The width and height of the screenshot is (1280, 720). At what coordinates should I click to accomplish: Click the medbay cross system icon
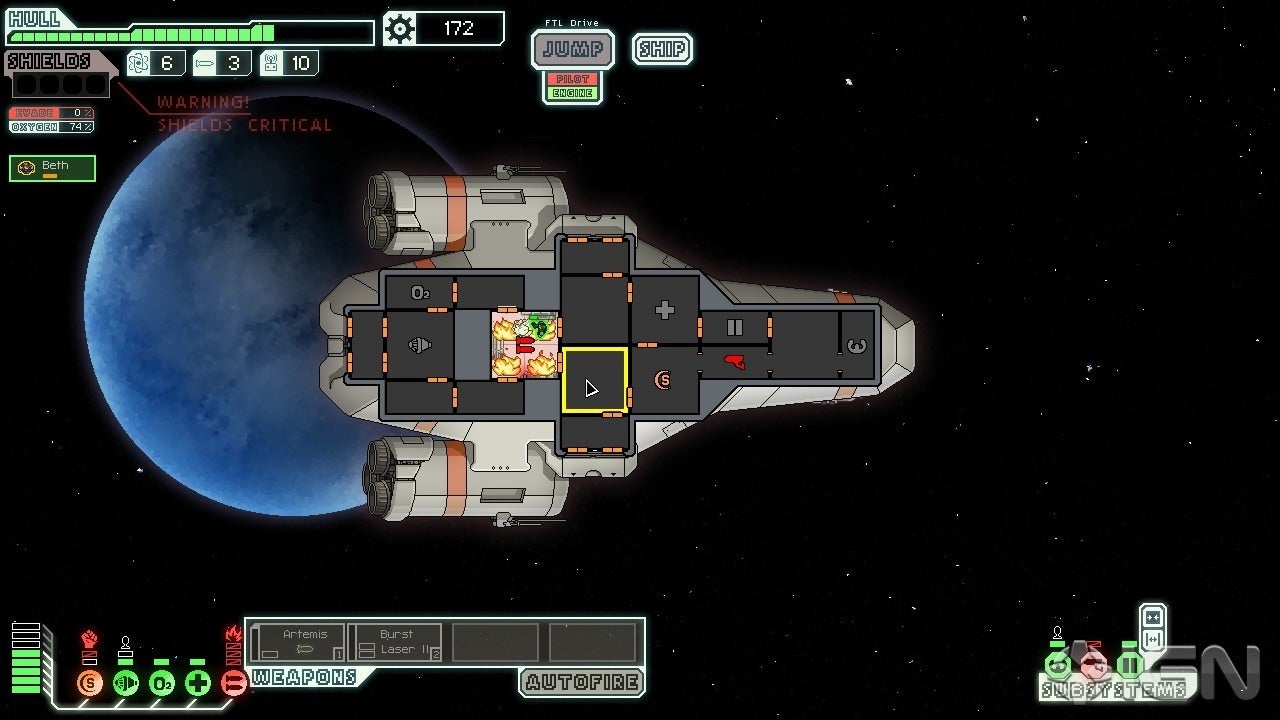pos(197,683)
